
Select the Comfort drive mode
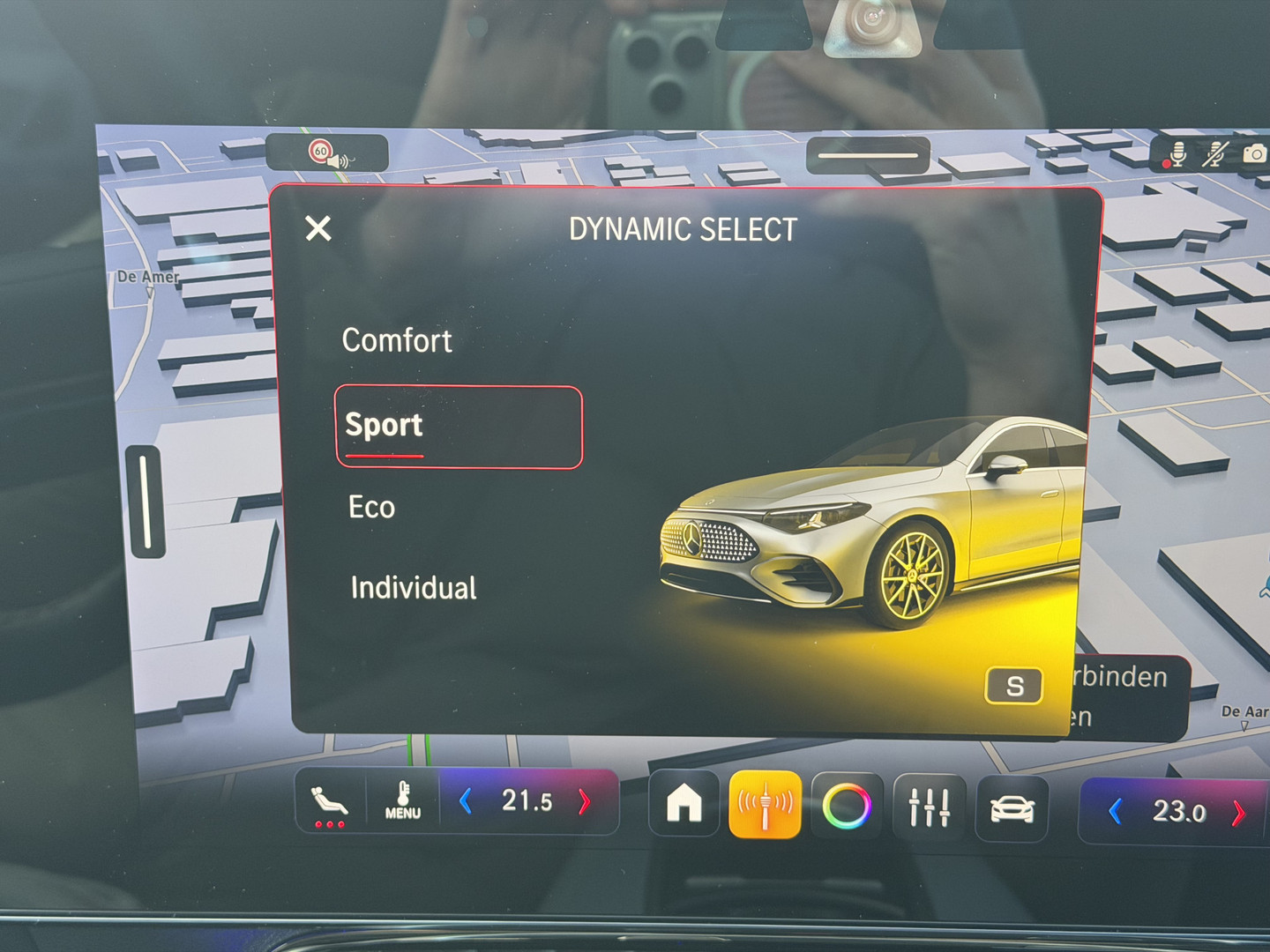click(397, 341)
